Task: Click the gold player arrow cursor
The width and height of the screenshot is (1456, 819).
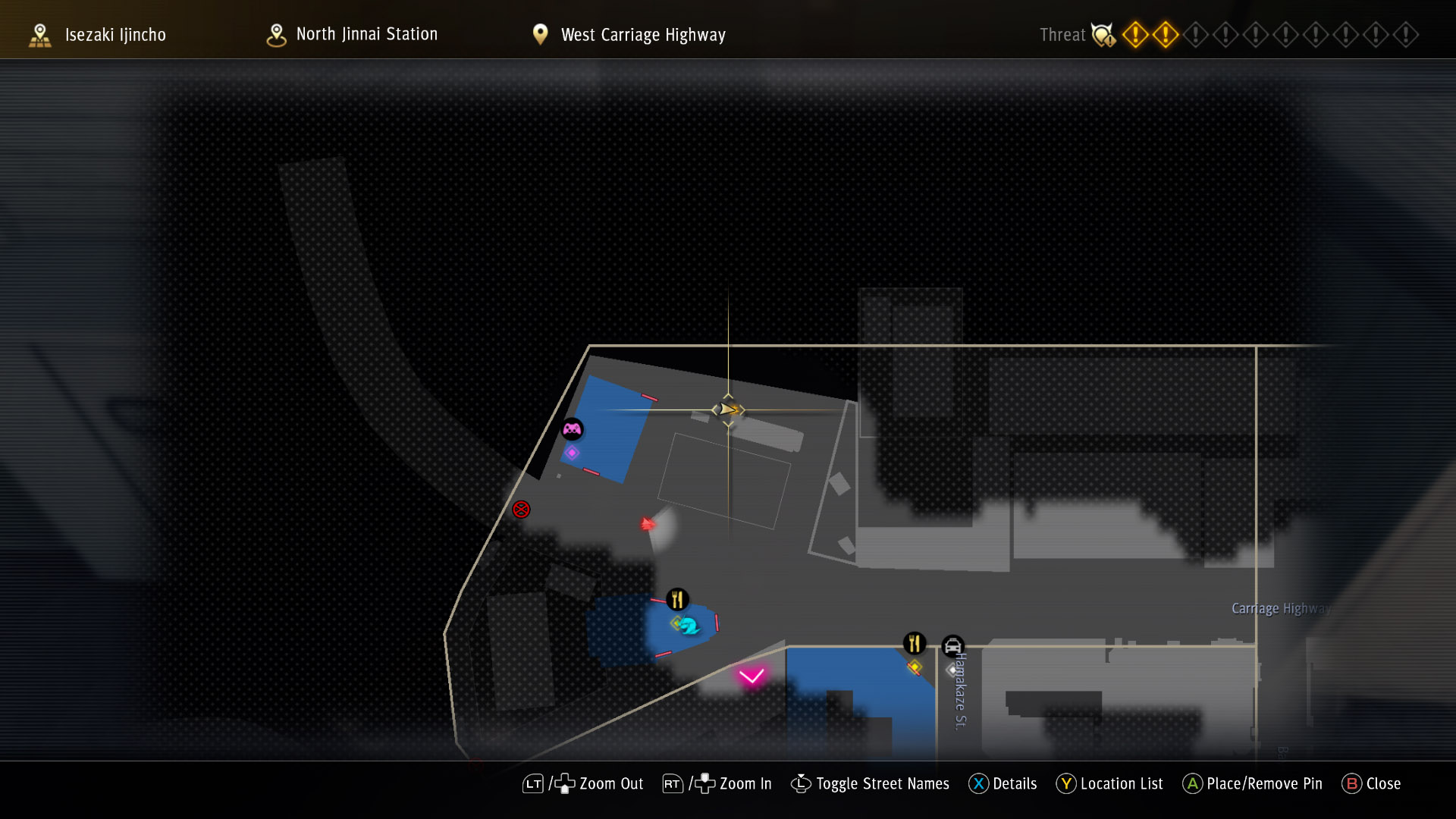Action: coord(728,409)
